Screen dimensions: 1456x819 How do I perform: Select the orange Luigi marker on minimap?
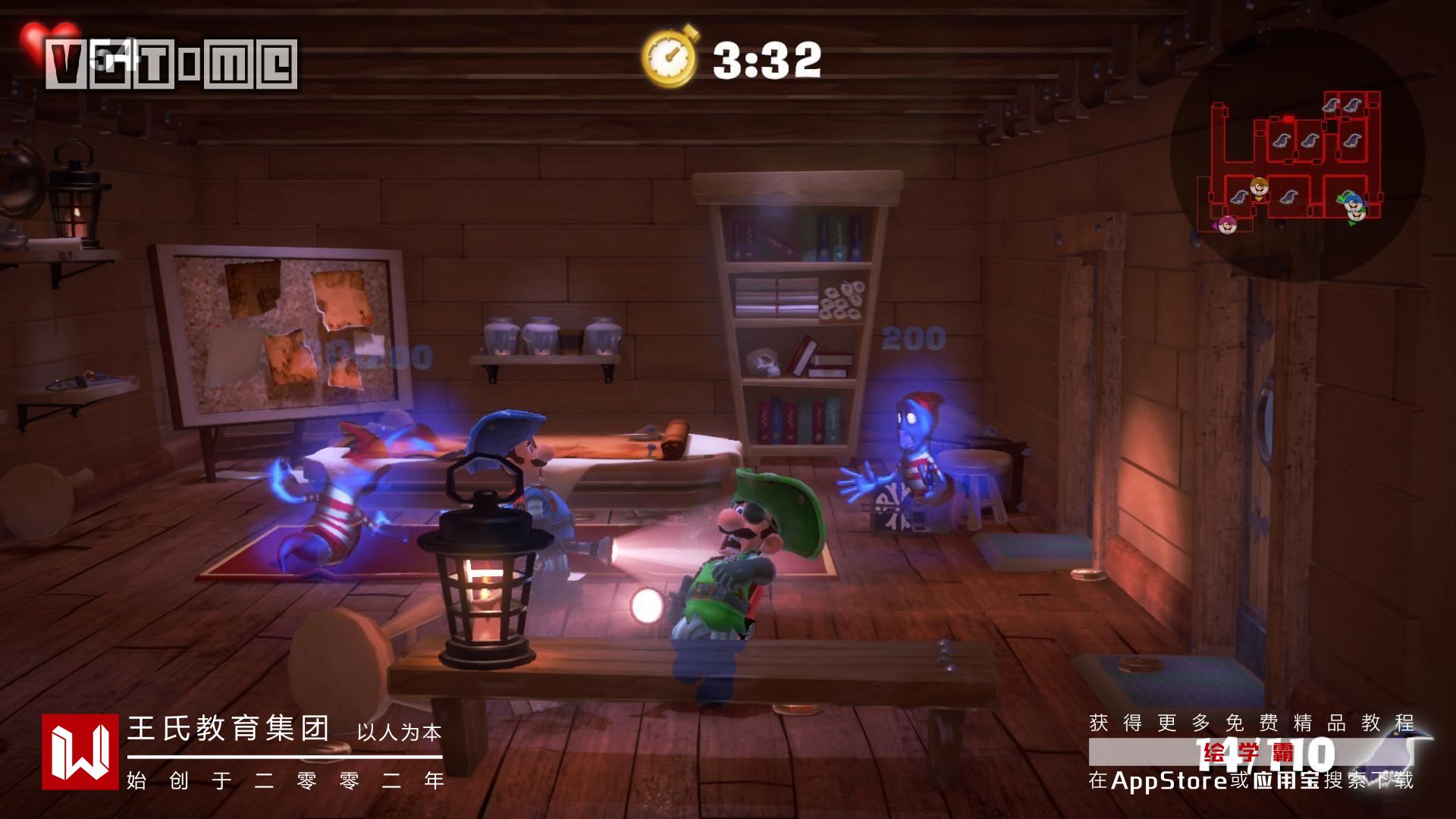(x=1259, y=187)
